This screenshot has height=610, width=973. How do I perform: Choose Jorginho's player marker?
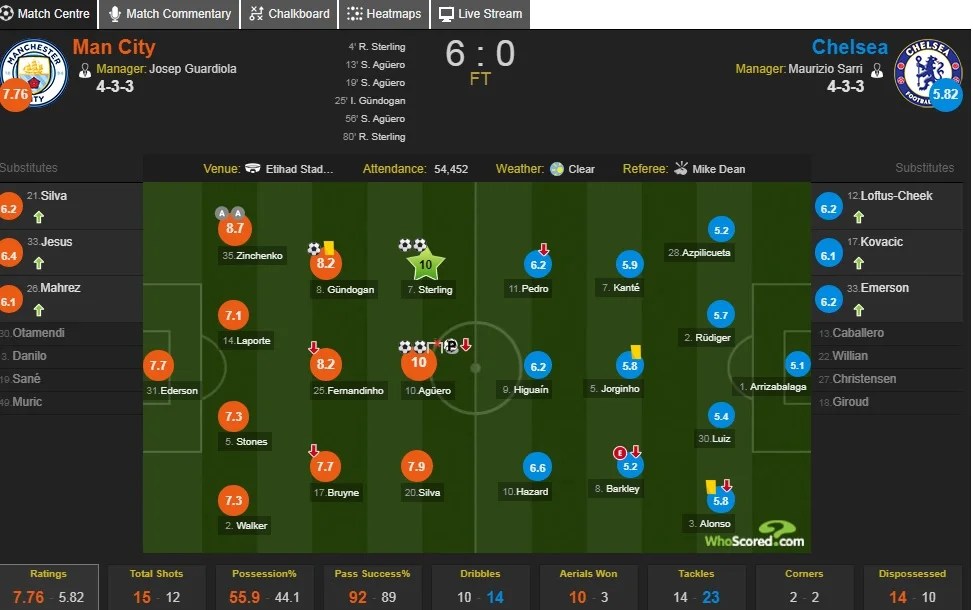click(x=629, y=366)
